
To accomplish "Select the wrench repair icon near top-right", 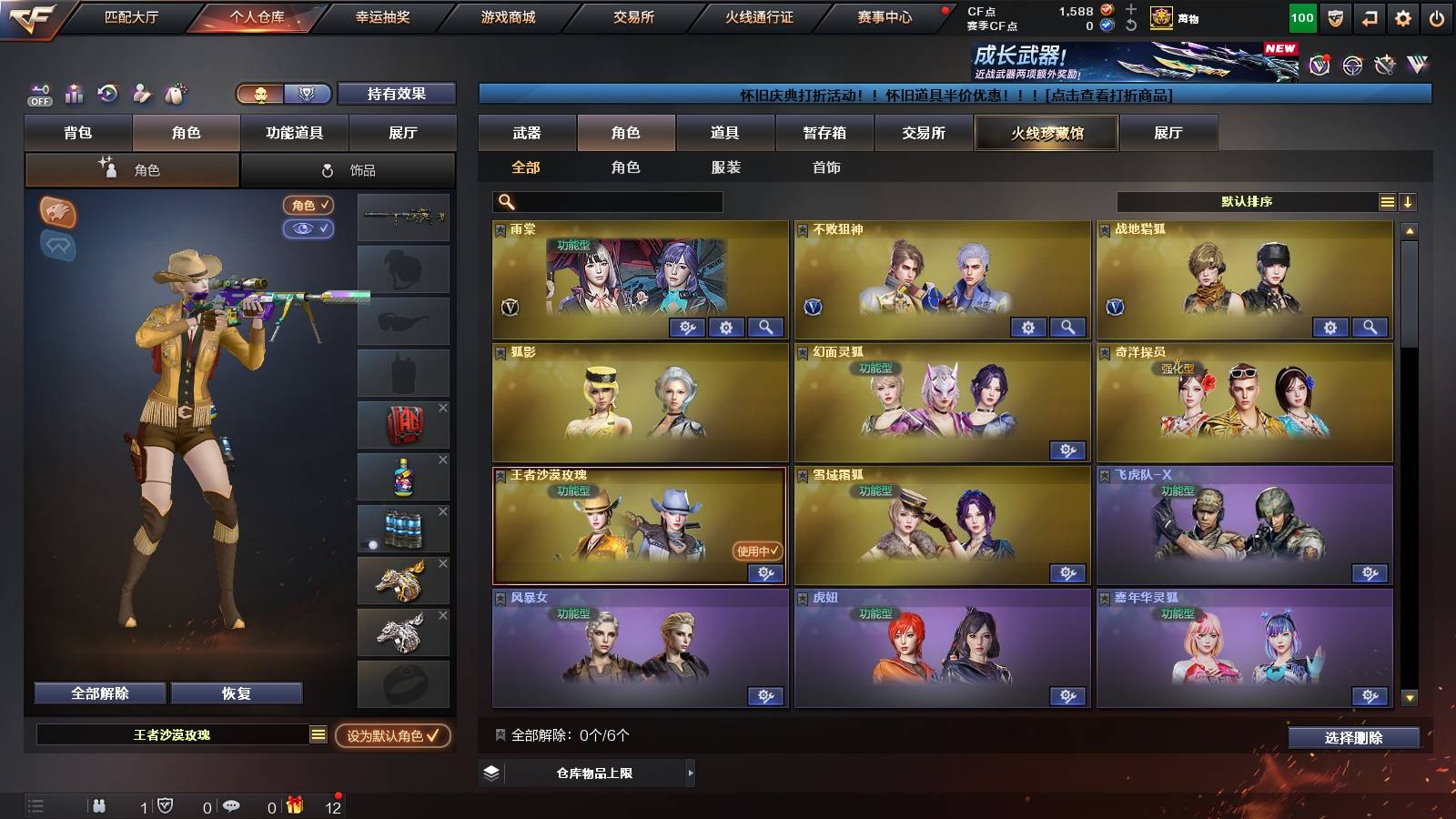I will tap(1385, 66).
